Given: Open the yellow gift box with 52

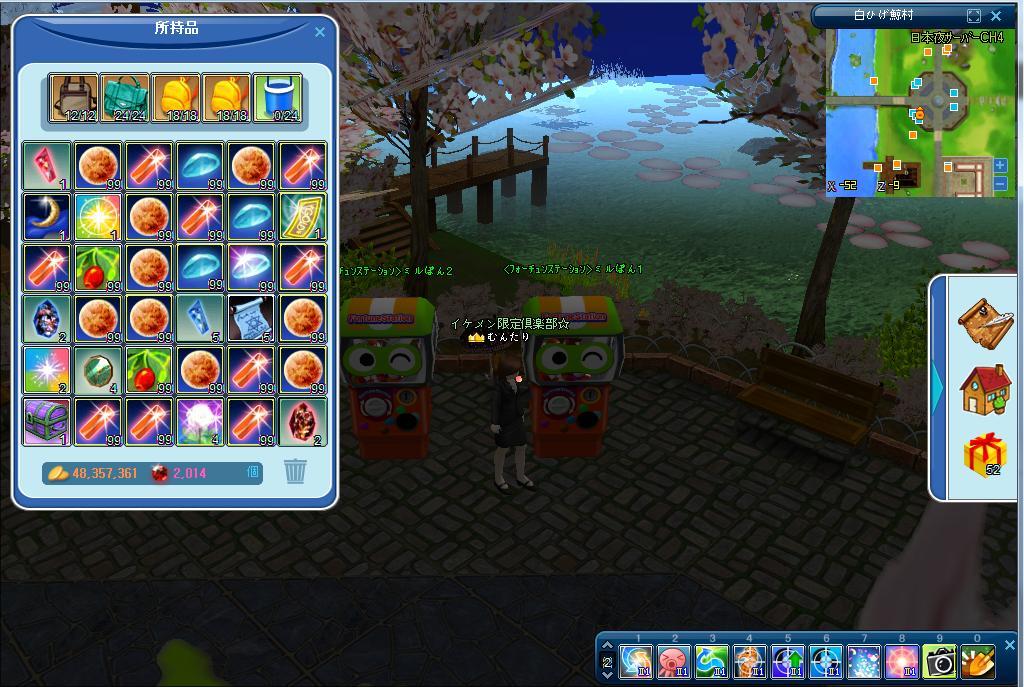Looking at the screenshot, I should pyautogui.click(x=985, y=456).
